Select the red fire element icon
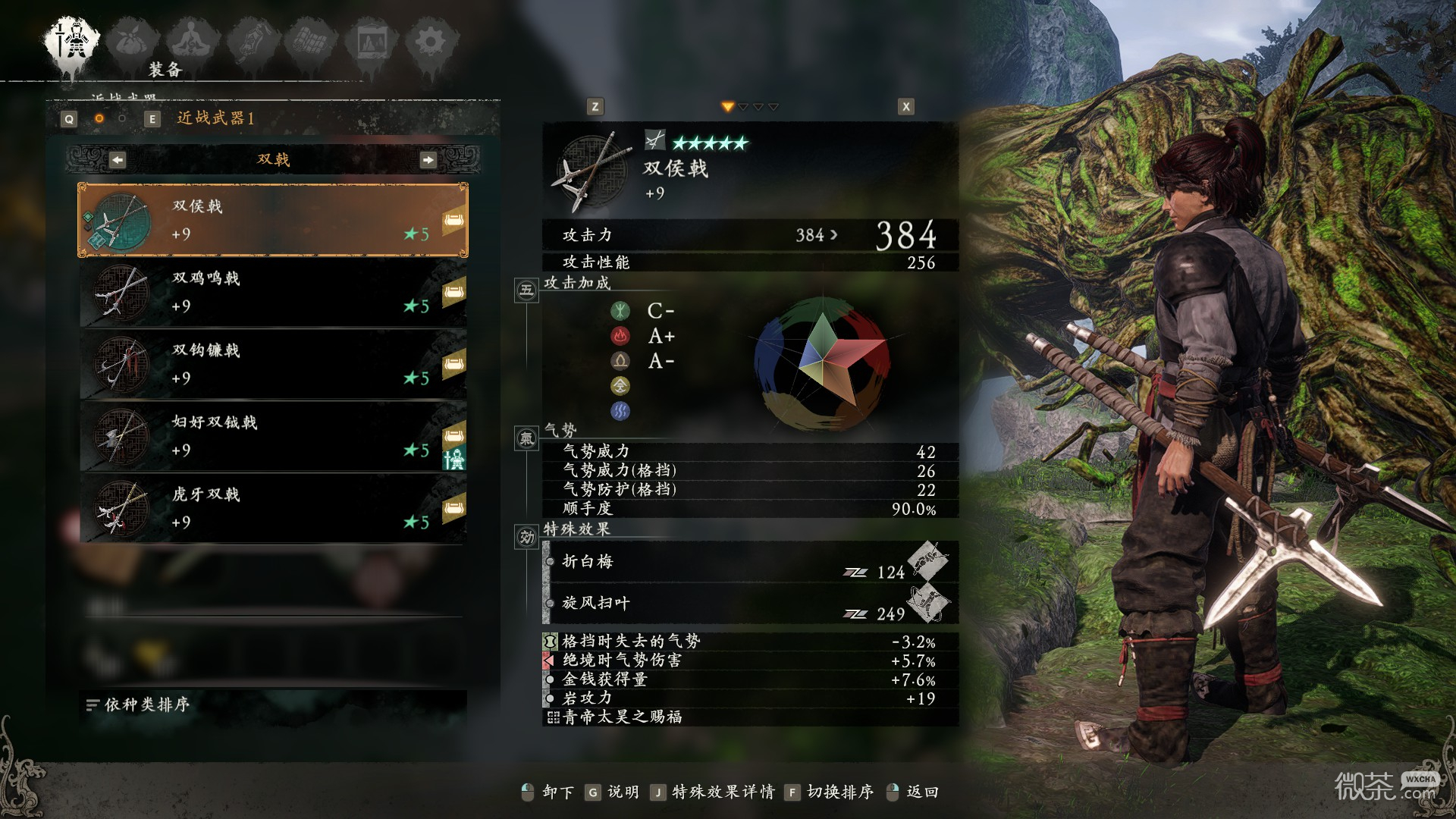The height and width of the screenshot is (819, 1456). (x=622, y=336)
